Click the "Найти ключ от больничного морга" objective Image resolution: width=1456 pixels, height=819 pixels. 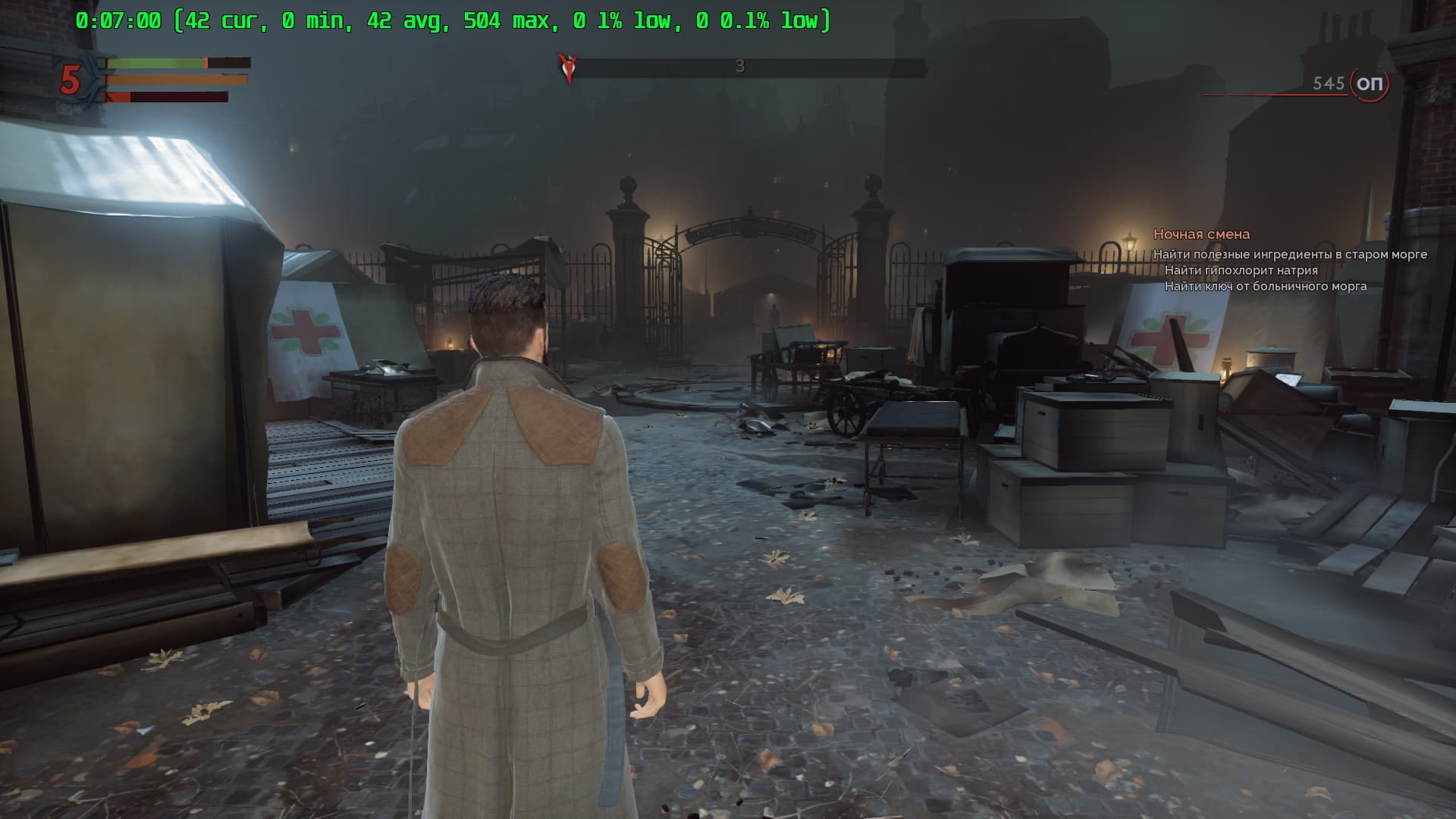(1265, 287)
